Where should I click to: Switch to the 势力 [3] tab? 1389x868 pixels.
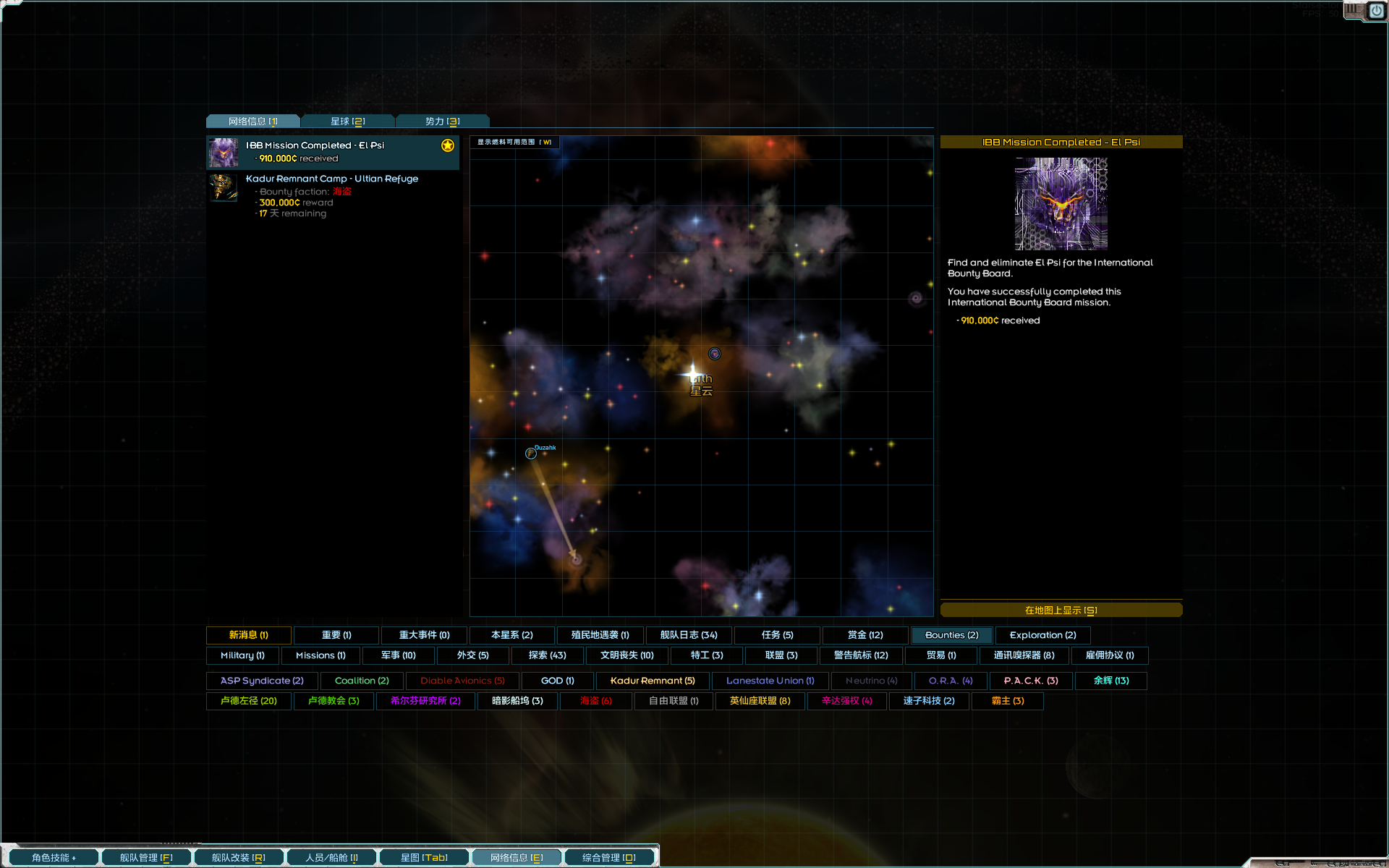click(441, 121)
